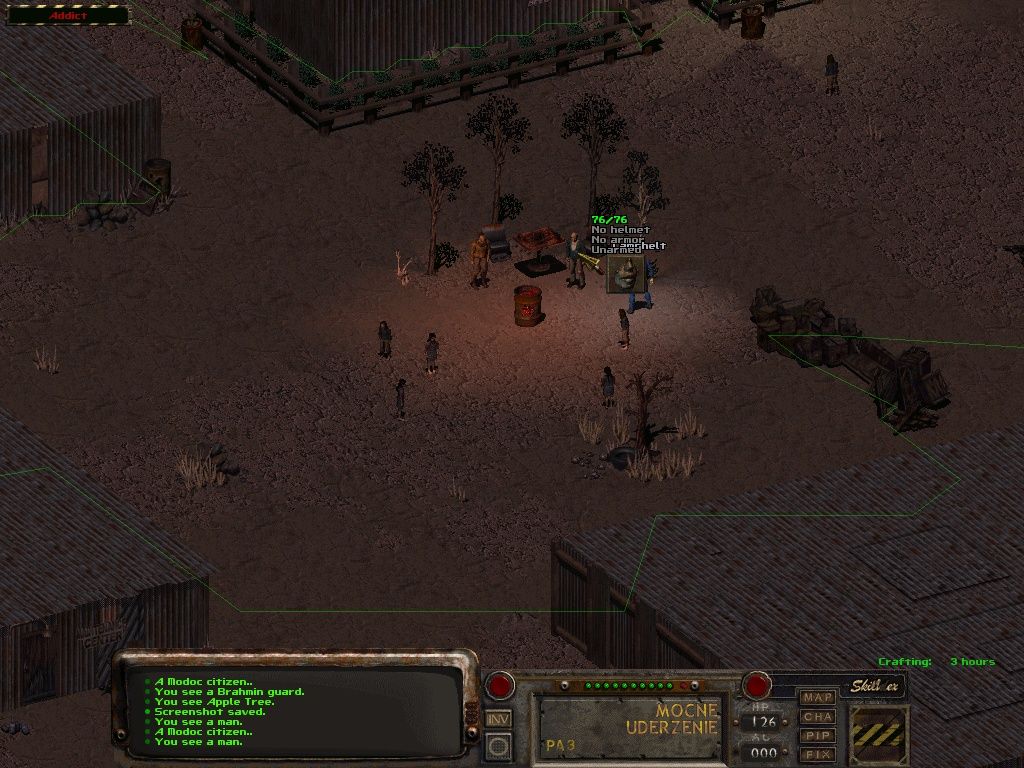
Task: Click the red button beside Skilldex
Action: (x=756, y=686)
